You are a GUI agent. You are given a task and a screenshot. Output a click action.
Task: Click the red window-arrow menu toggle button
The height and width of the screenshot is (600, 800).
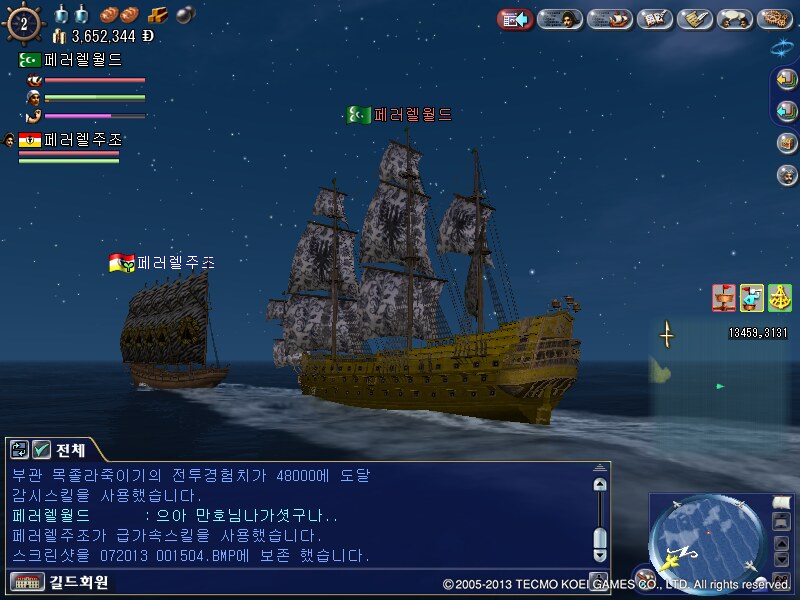click(515, 19)
